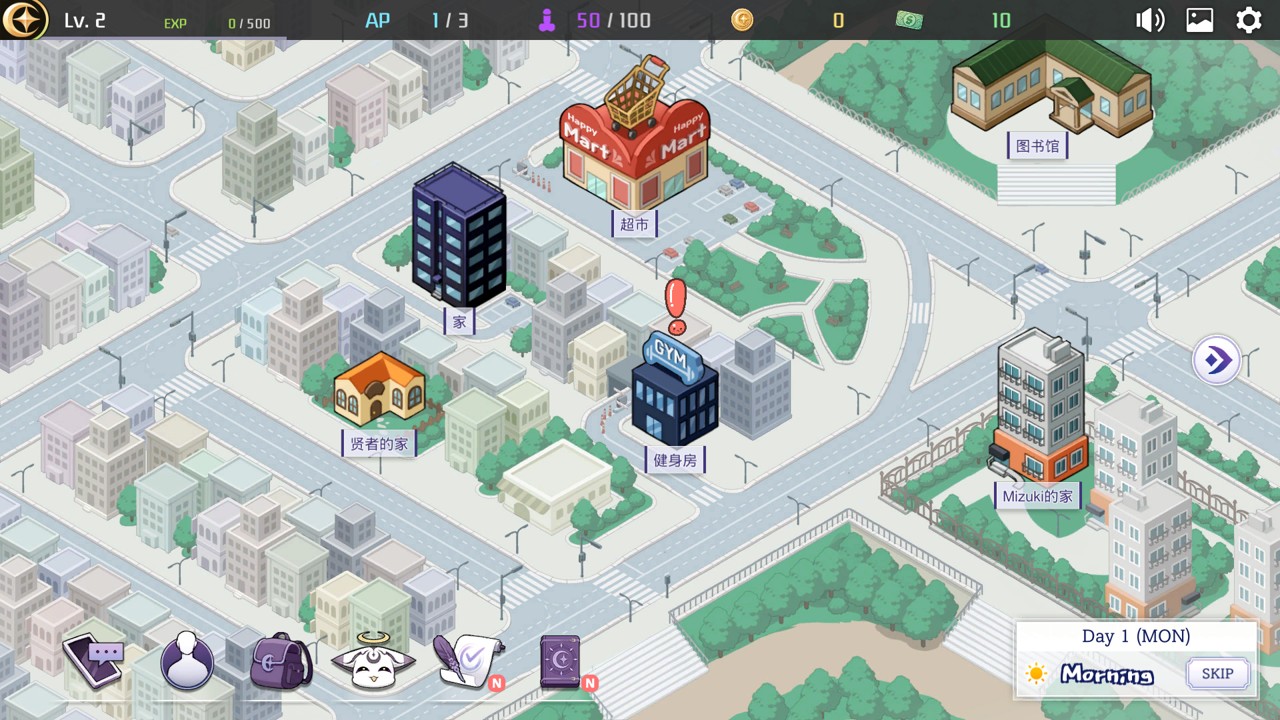Show the character profile silhouette icon
Screen dimensions: 1280x720
[187, 662]
